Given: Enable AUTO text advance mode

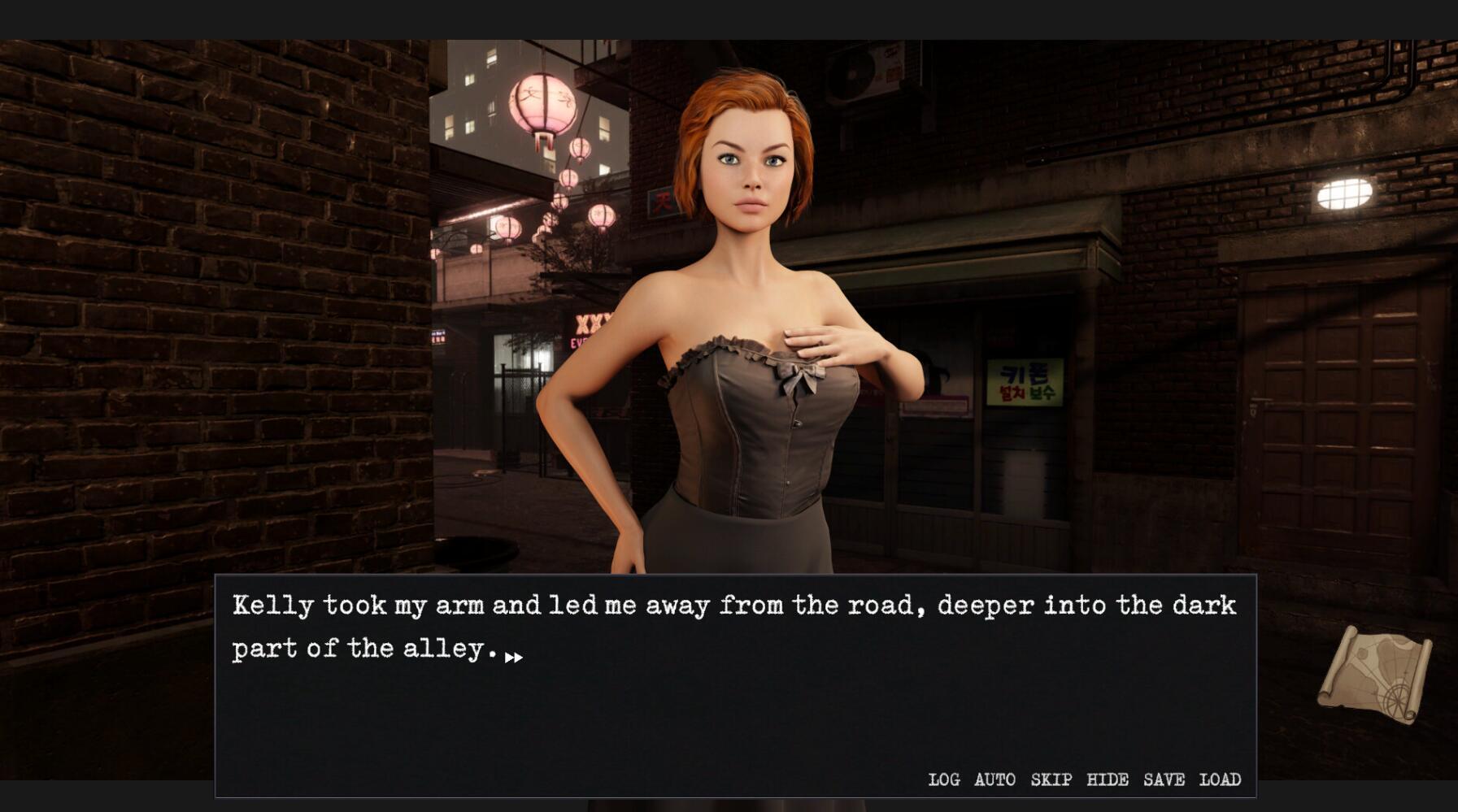Looking at the screenshot, I should coord(994,779).
